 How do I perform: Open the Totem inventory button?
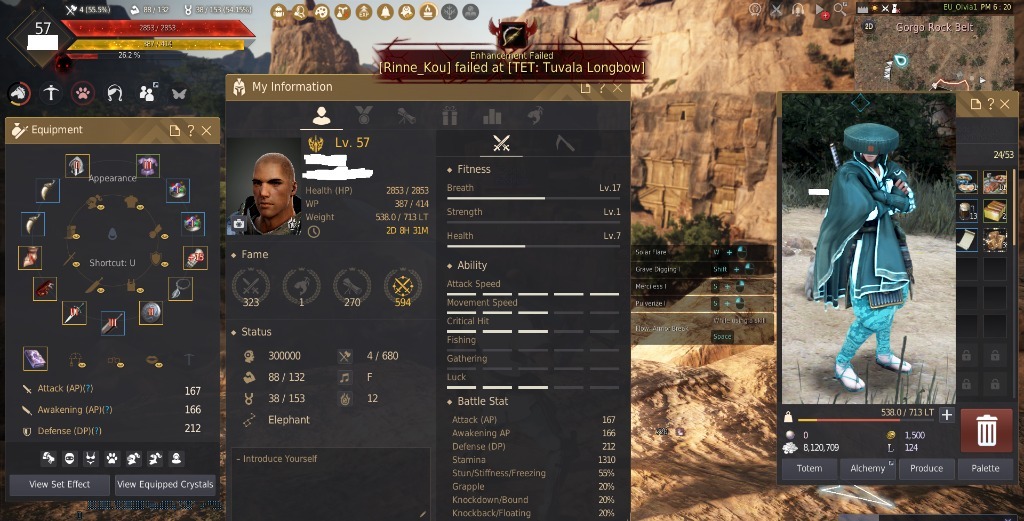pos(809,468)
